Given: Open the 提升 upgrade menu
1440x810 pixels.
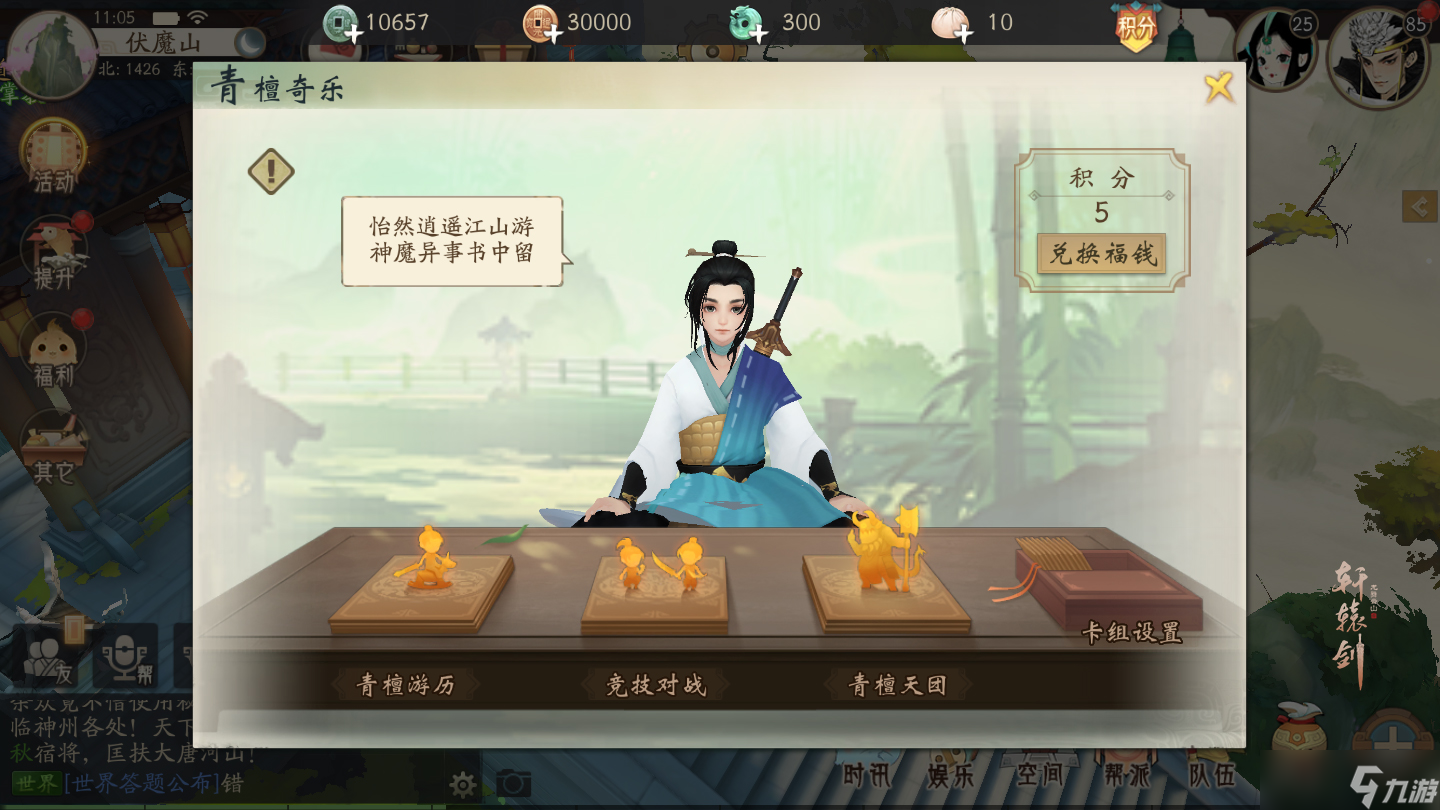Looking at the screenshot, I should click(54, 254).
